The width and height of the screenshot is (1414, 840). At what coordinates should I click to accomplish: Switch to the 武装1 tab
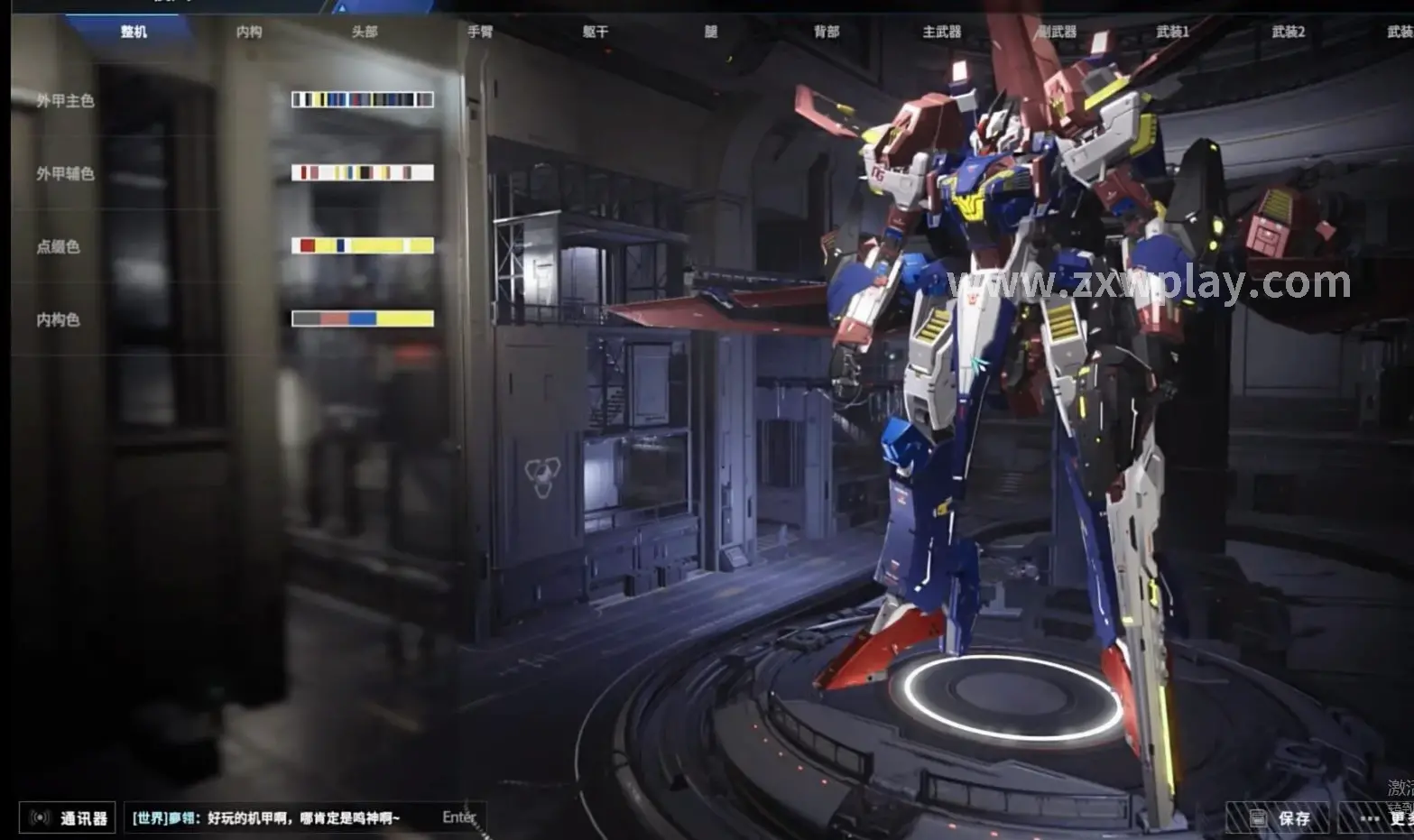point(1173,32)
